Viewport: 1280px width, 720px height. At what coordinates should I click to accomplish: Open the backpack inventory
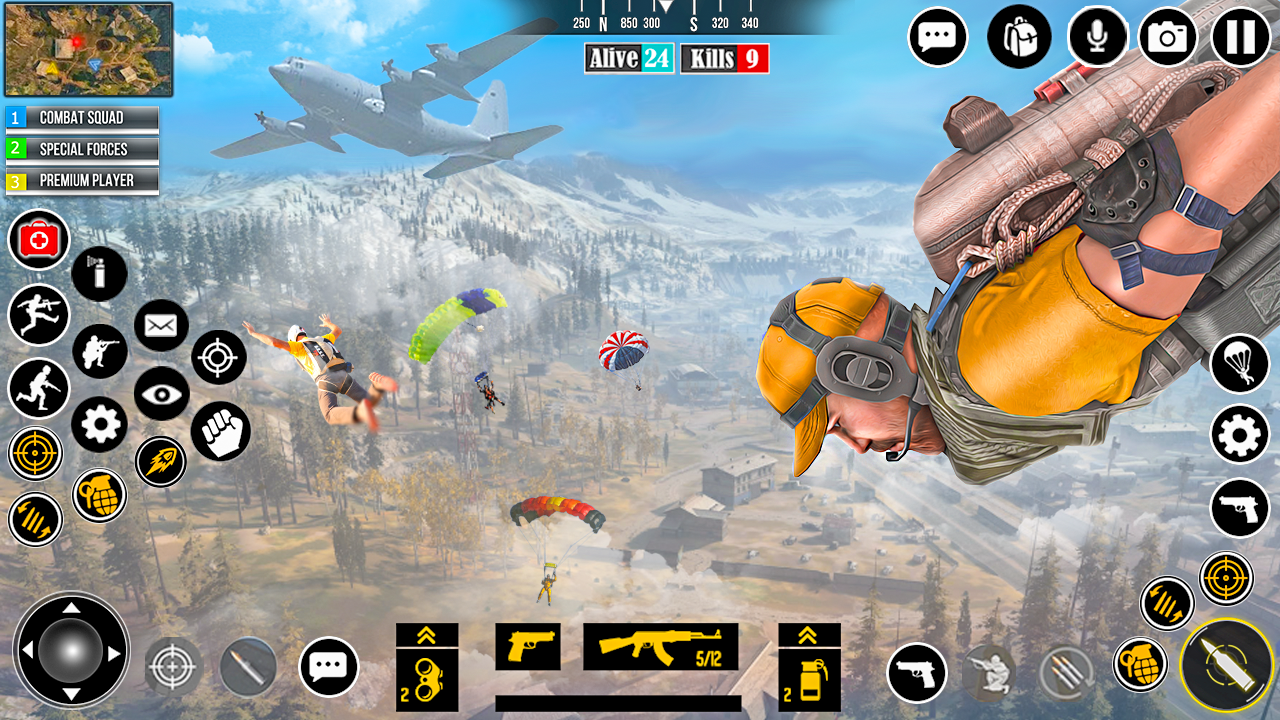pyautogui.click(x=1019, y=37)
